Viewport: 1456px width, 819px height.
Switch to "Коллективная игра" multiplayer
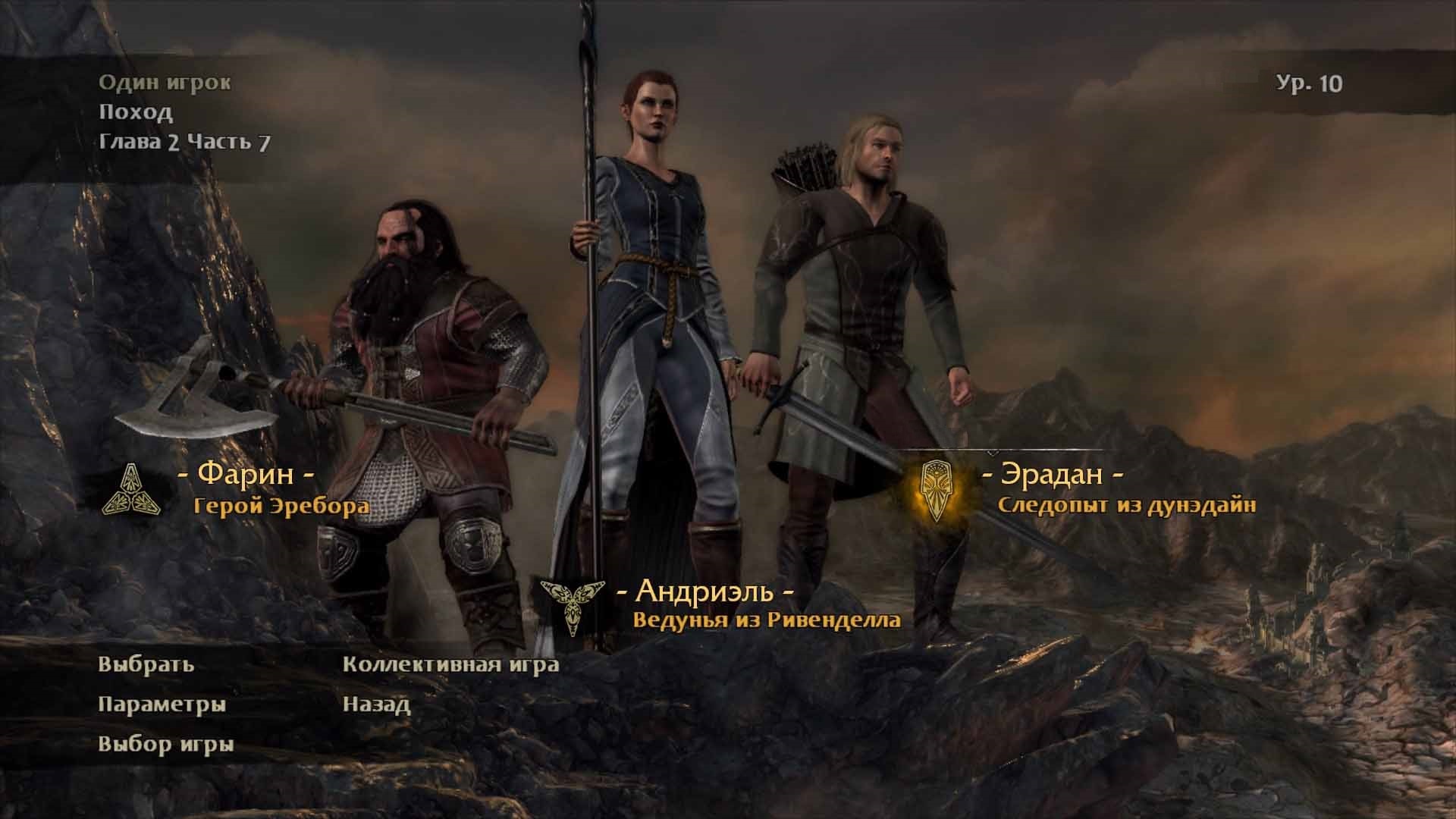coord(450,665)
